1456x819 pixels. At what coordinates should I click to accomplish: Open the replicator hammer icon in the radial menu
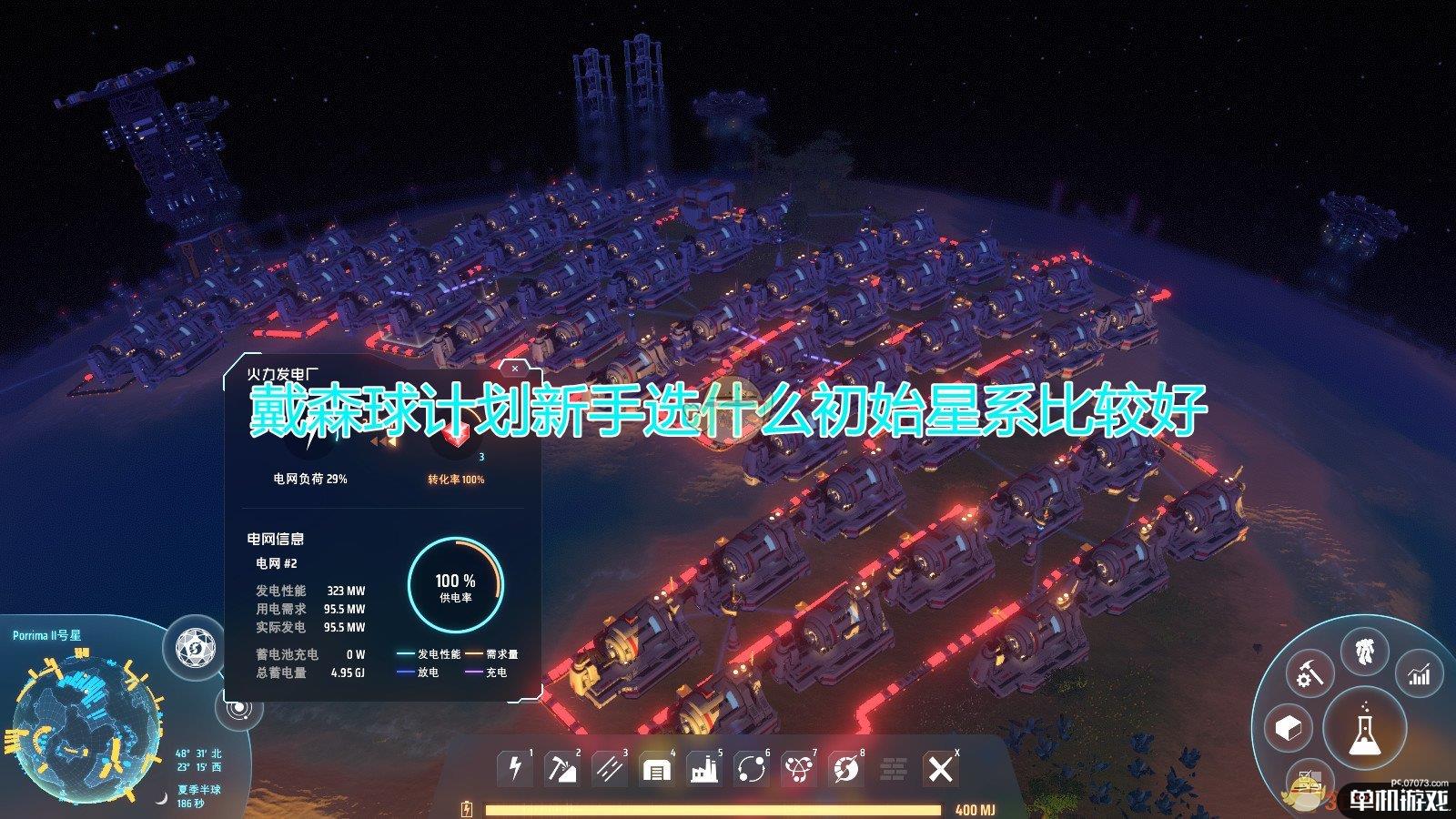[1310, 675]
